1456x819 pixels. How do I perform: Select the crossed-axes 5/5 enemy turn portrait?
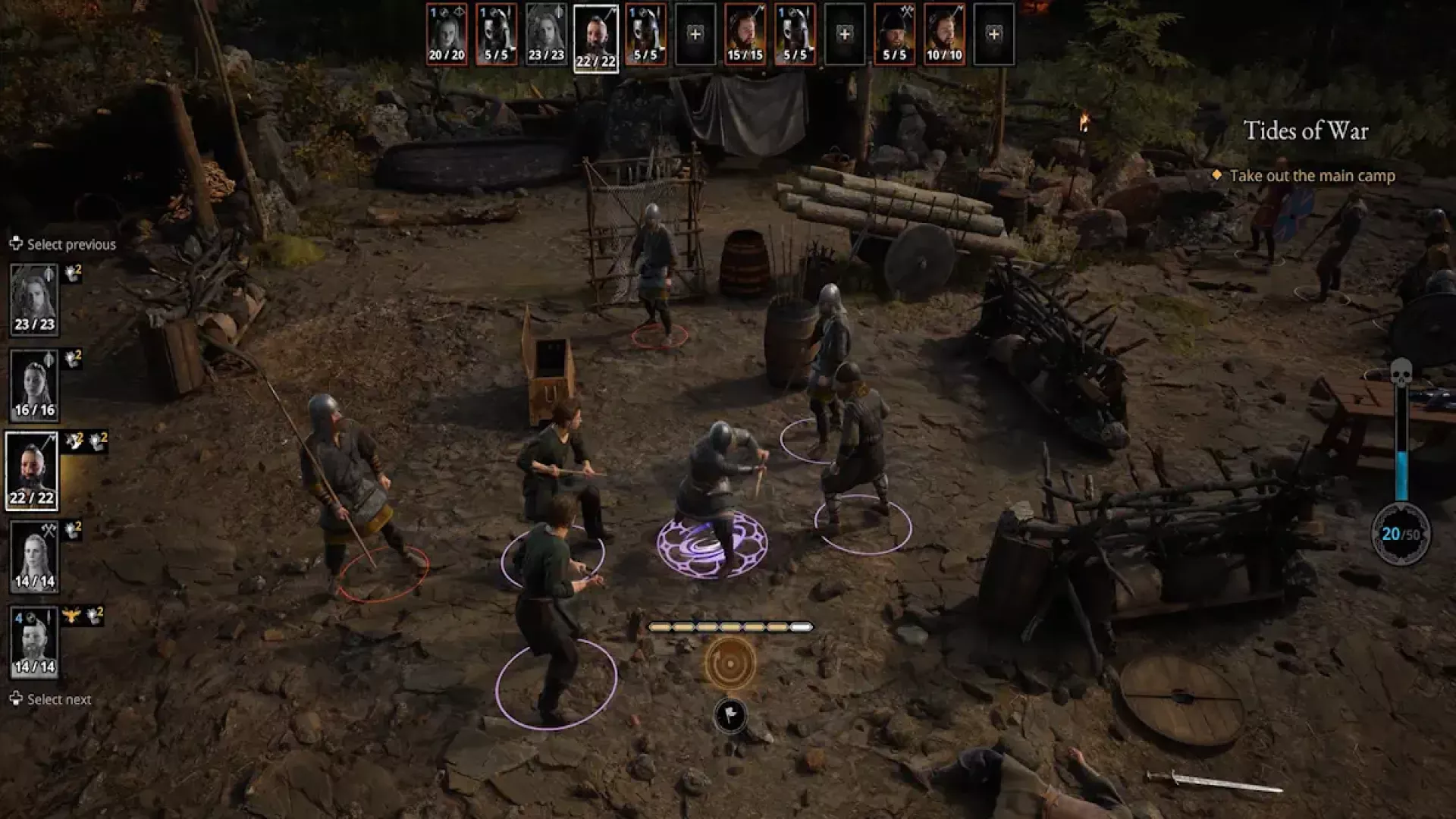[894, 35]
